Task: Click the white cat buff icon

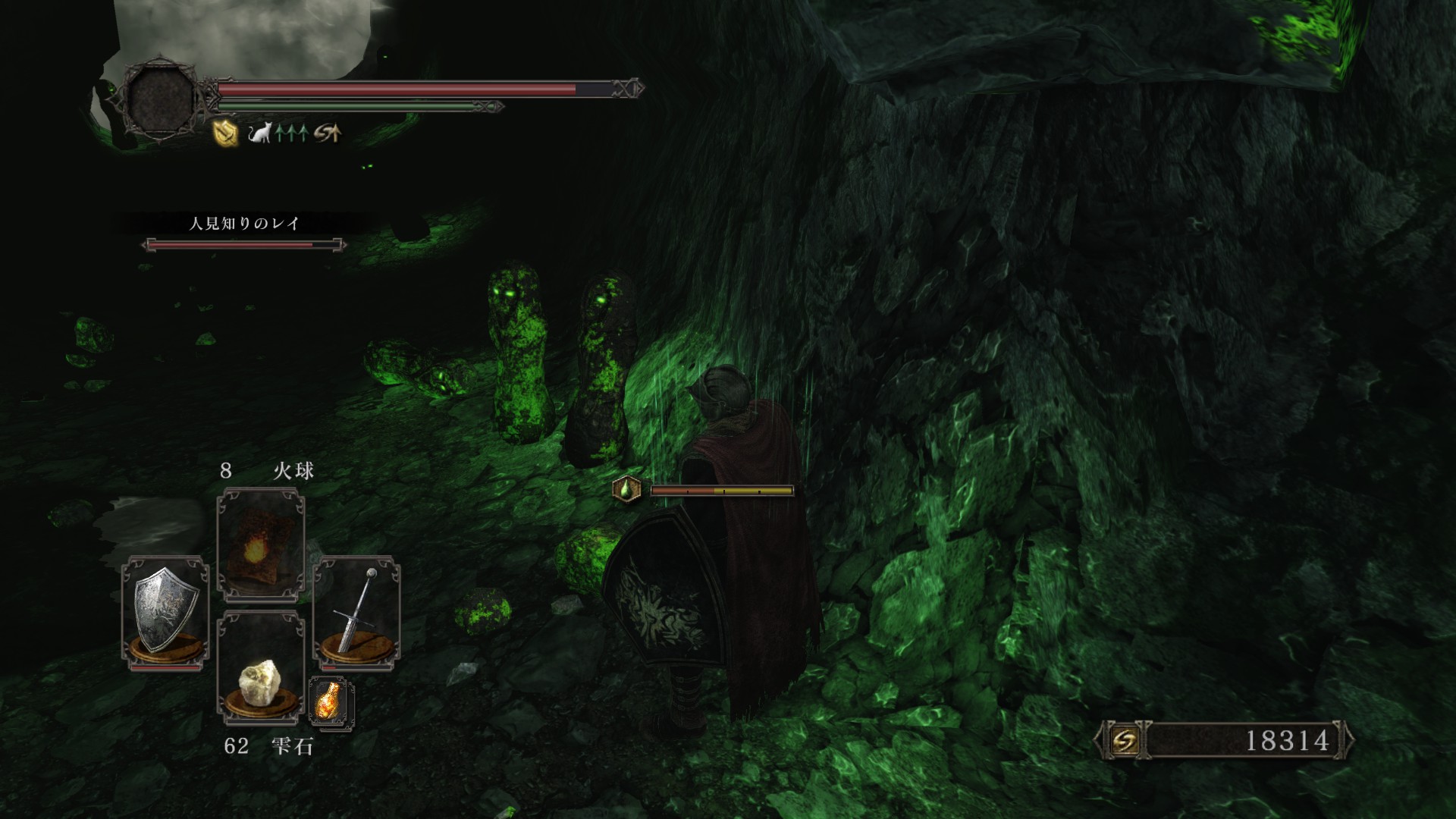Action: click(260, 134)
